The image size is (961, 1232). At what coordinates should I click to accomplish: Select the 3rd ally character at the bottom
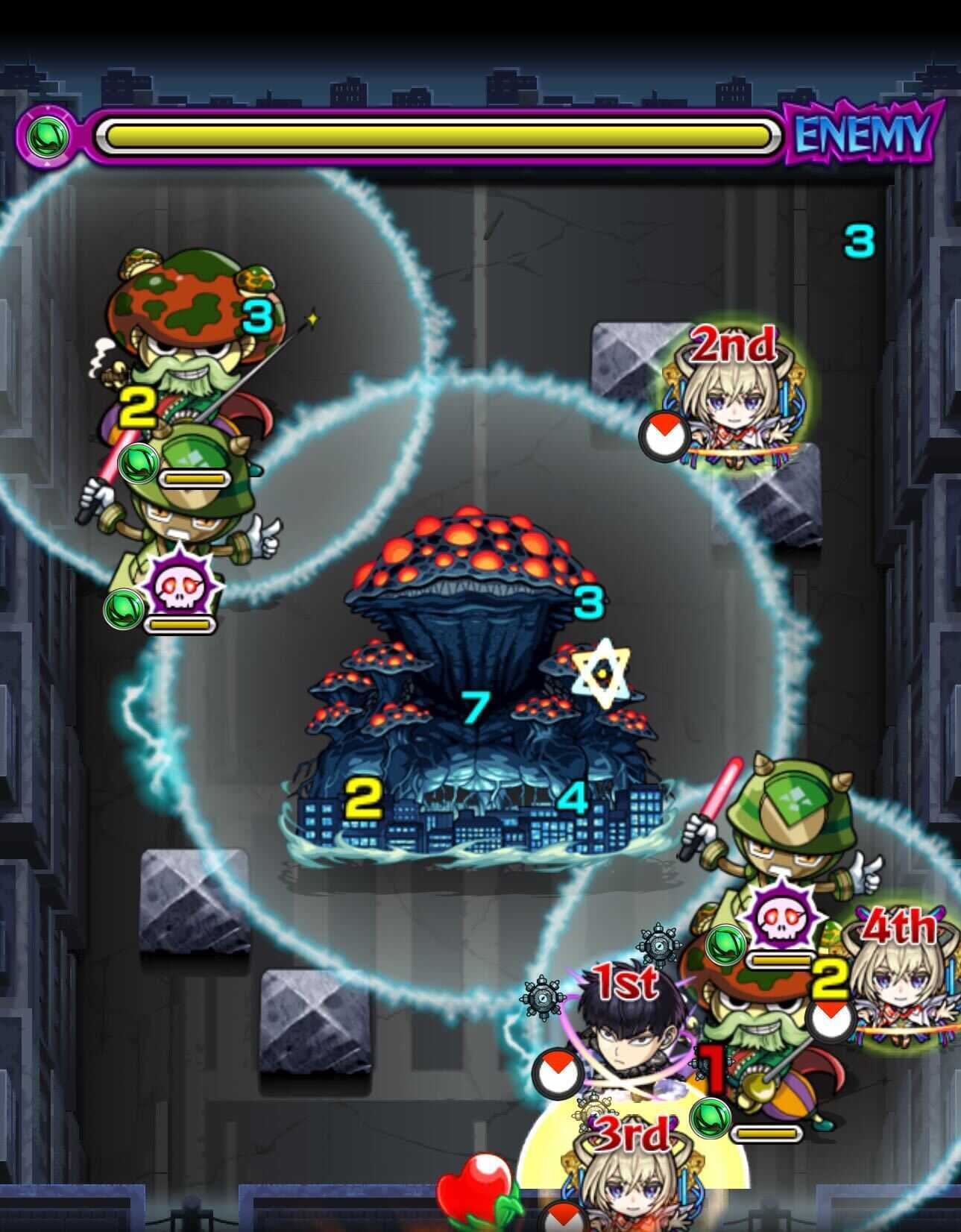pos(632,1193)
